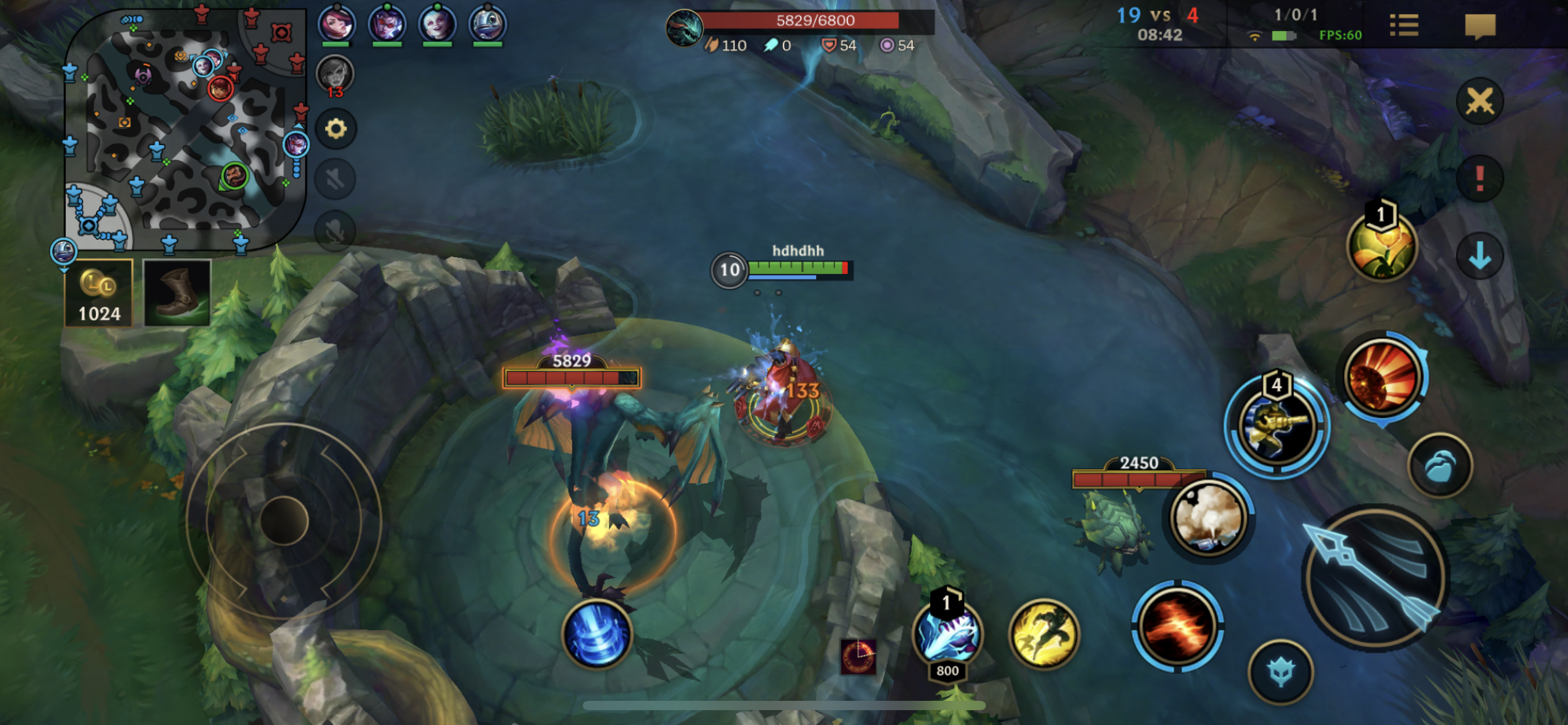The image size is (1568, 725).
Task: Use Smite showing 800 damage
Action: [947, 635]
